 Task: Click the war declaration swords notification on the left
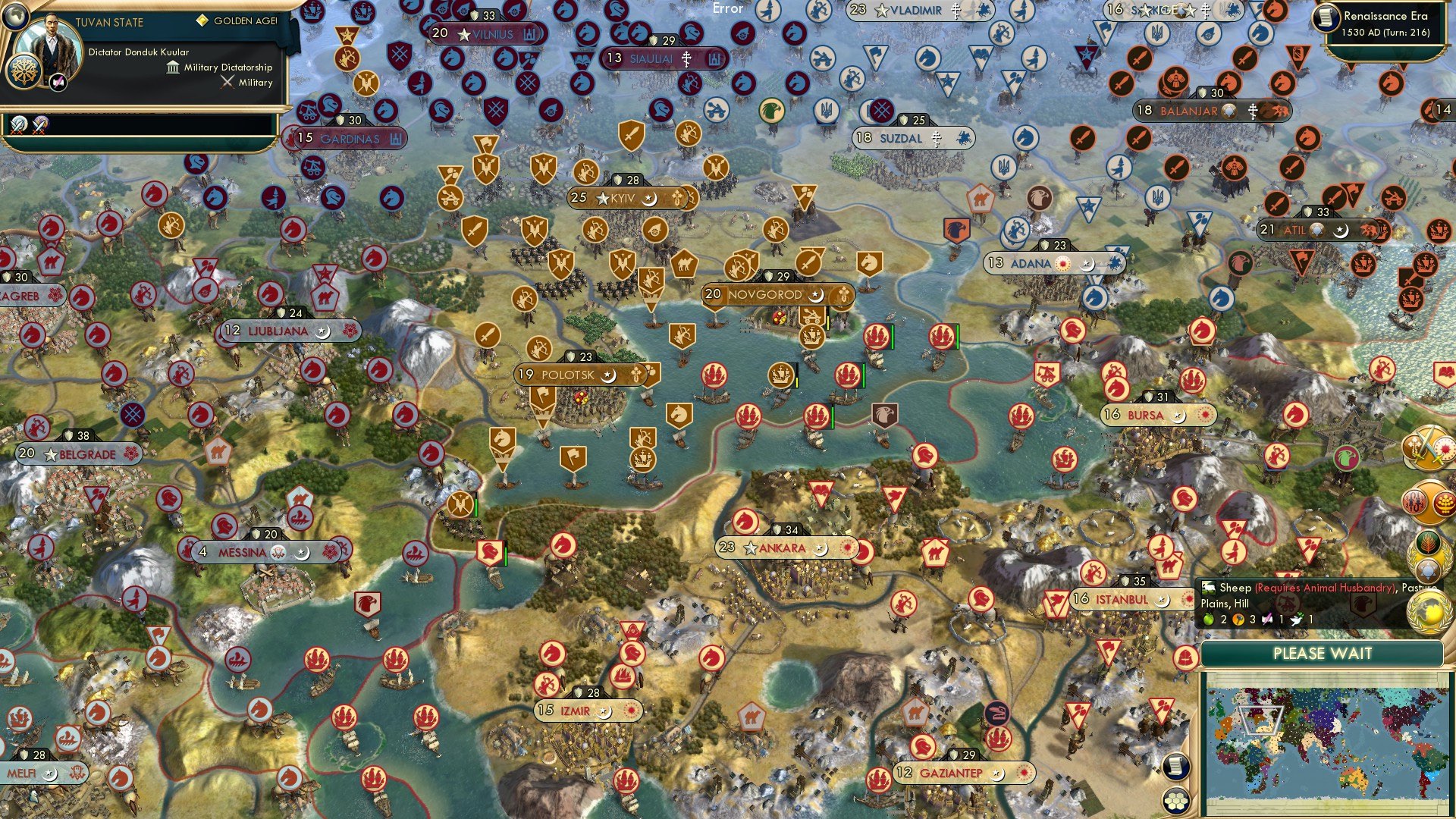coord(19,124)
